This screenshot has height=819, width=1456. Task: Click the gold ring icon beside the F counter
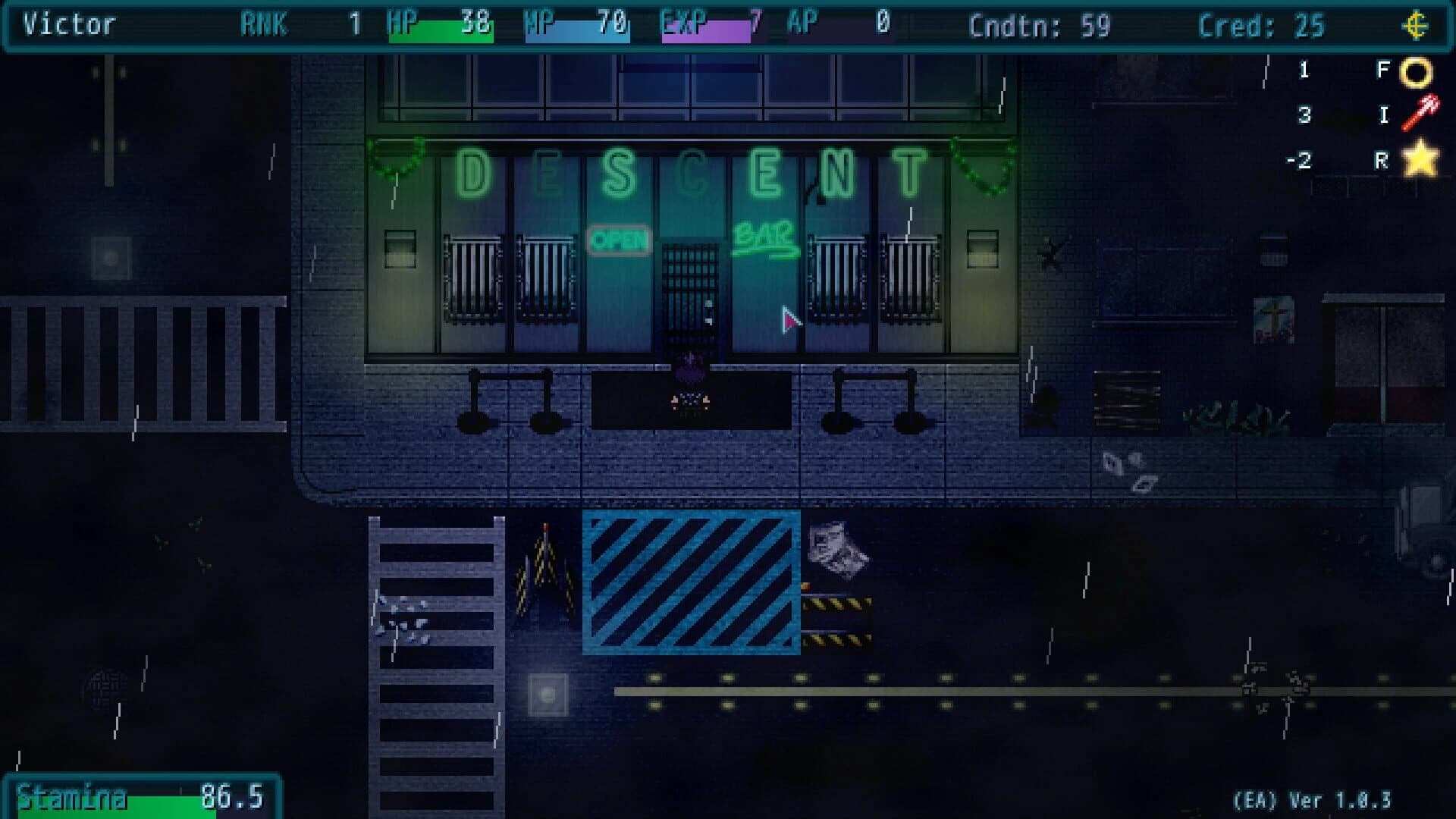(x=1418, y=72)
